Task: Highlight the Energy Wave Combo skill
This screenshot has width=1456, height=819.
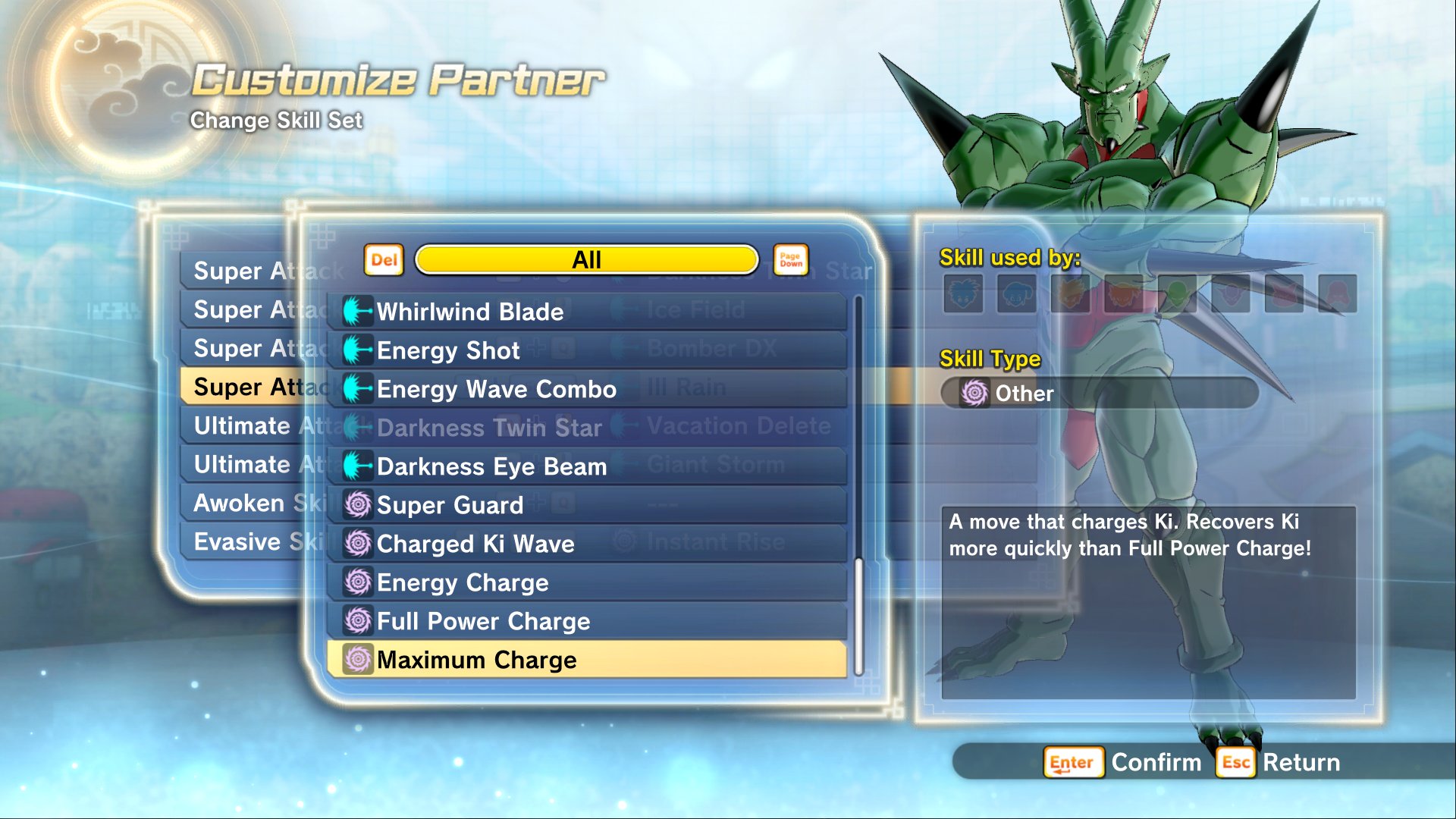Action: point(497,389)
